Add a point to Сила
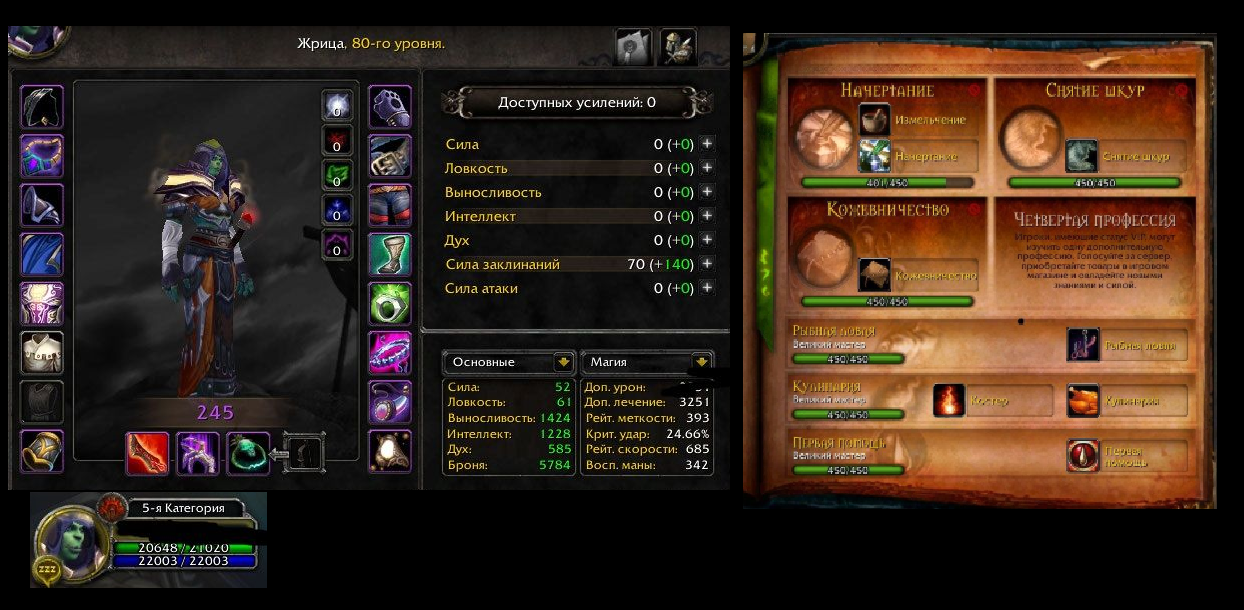This screenshot has height=610, width=1244. 707,144
